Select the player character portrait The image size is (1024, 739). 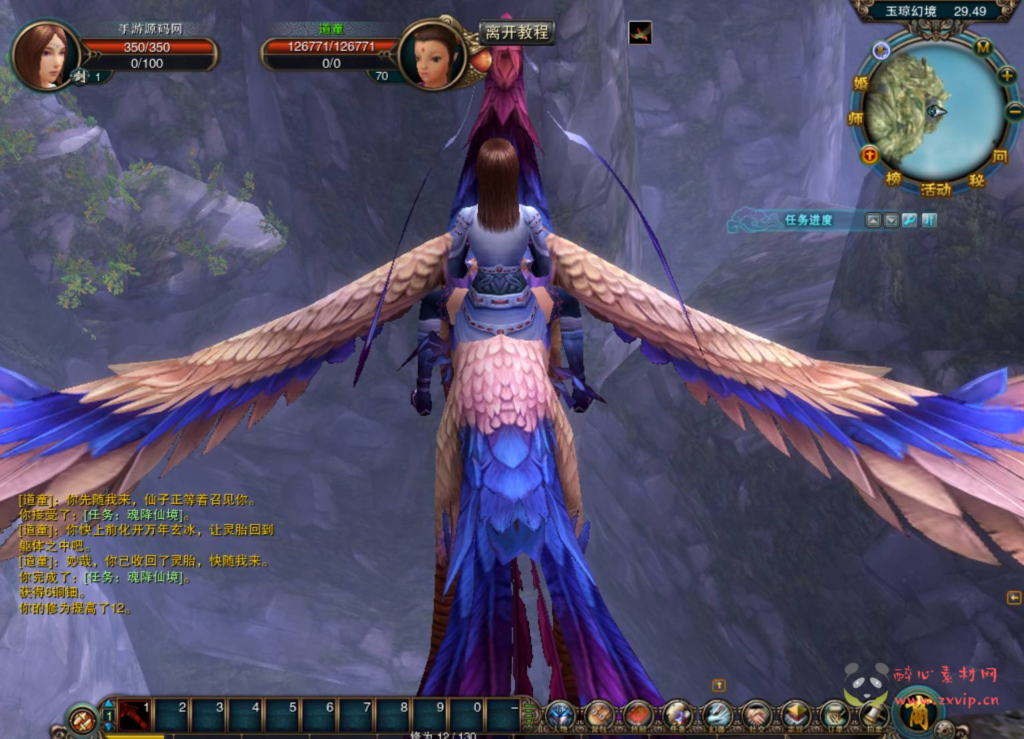(43, 55)
